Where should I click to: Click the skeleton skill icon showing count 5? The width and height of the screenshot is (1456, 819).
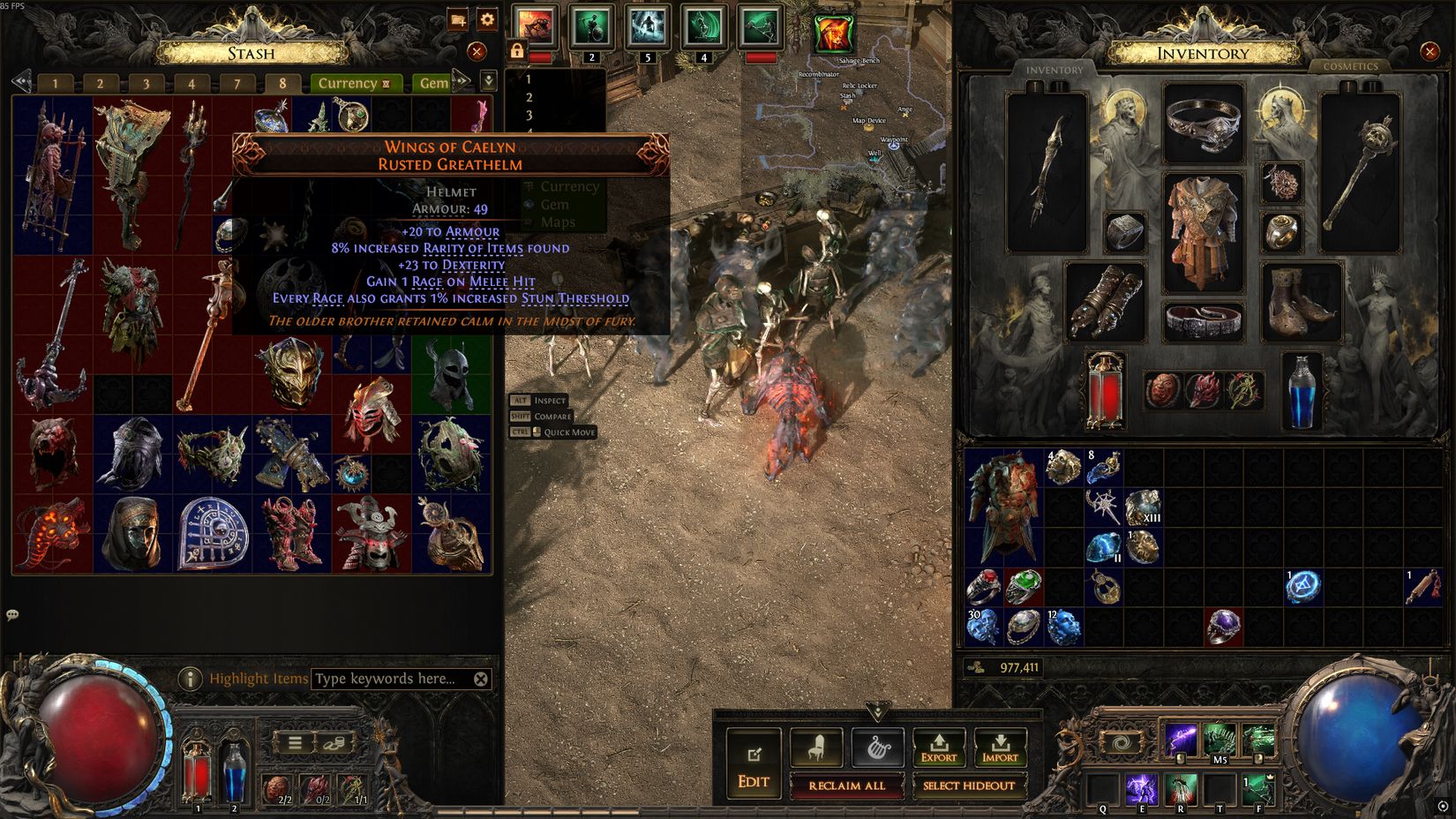pyautogui.click(x=647, y=26)
